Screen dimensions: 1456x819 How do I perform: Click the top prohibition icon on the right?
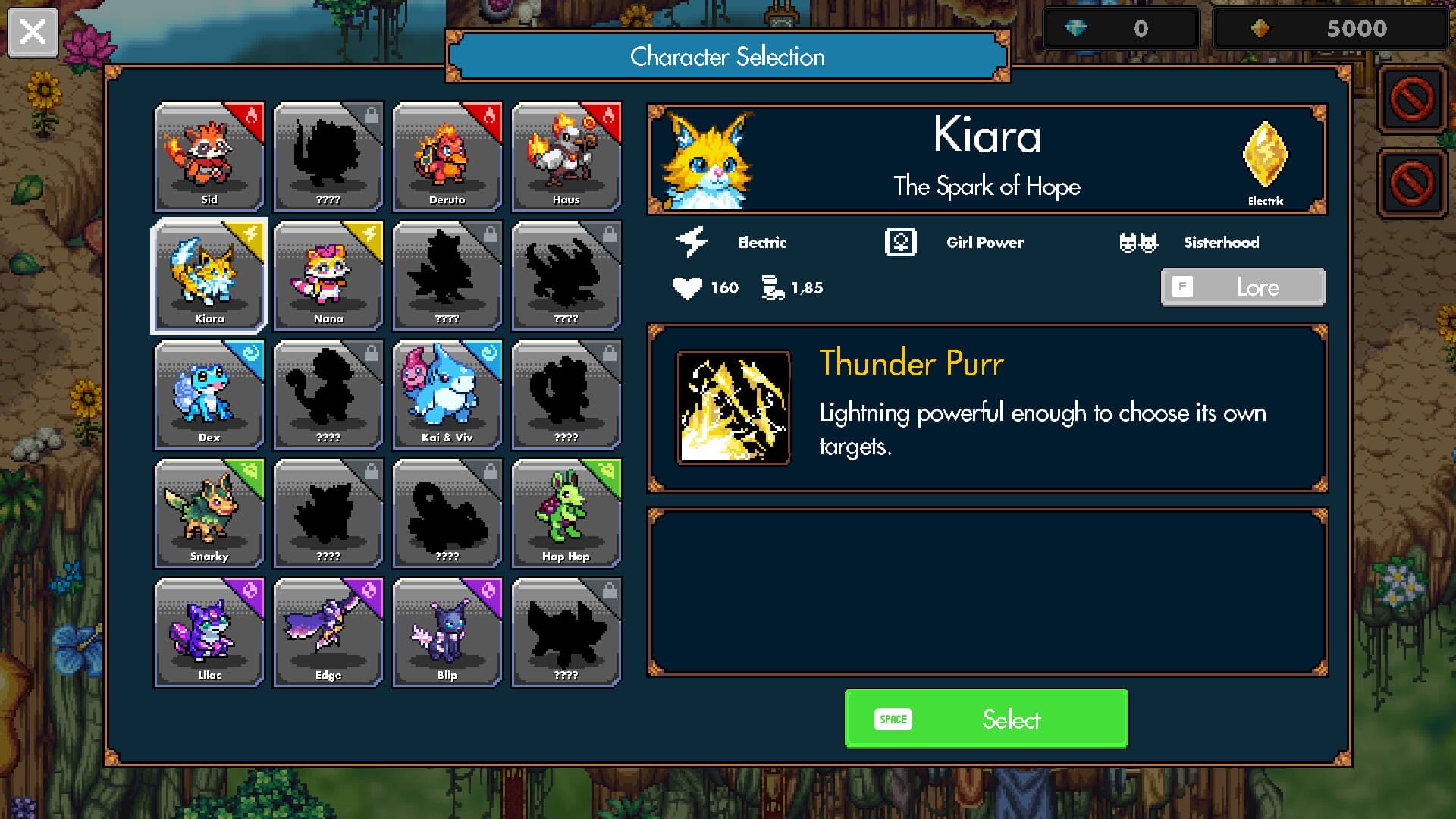1412,99
